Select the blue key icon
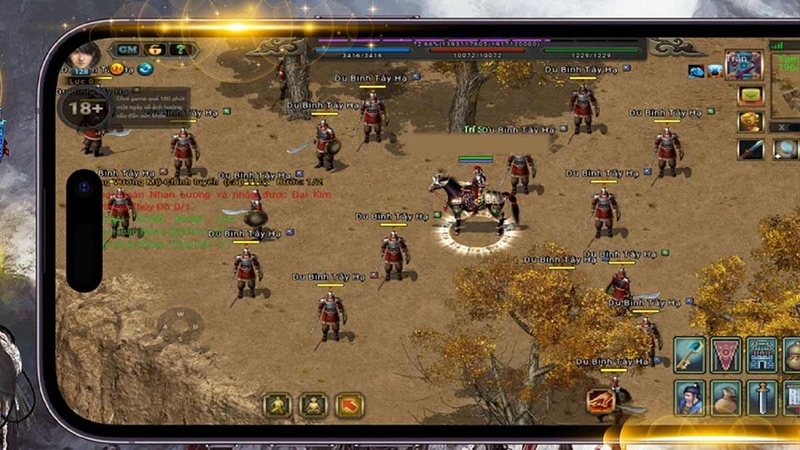800x450 pixels. (689, 353)
